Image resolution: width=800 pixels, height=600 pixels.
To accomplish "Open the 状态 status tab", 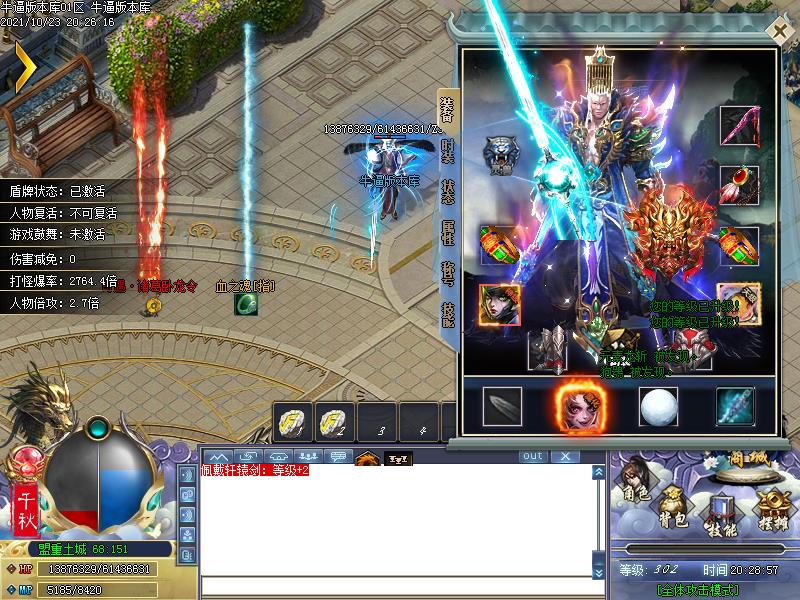I will click(447, 192).
